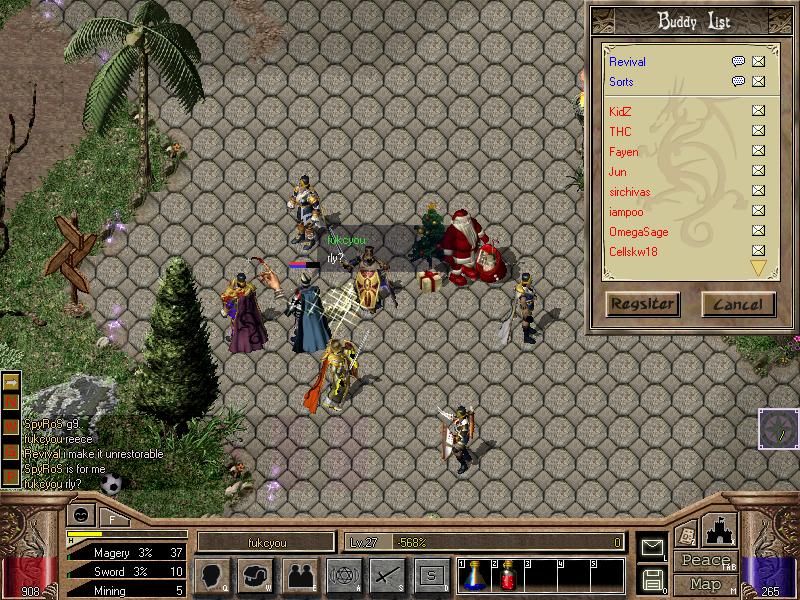Select buddy Revival in the list
The width and height of the screenshot is (800, 600).
pyautogui.click(x=628, y=62)
